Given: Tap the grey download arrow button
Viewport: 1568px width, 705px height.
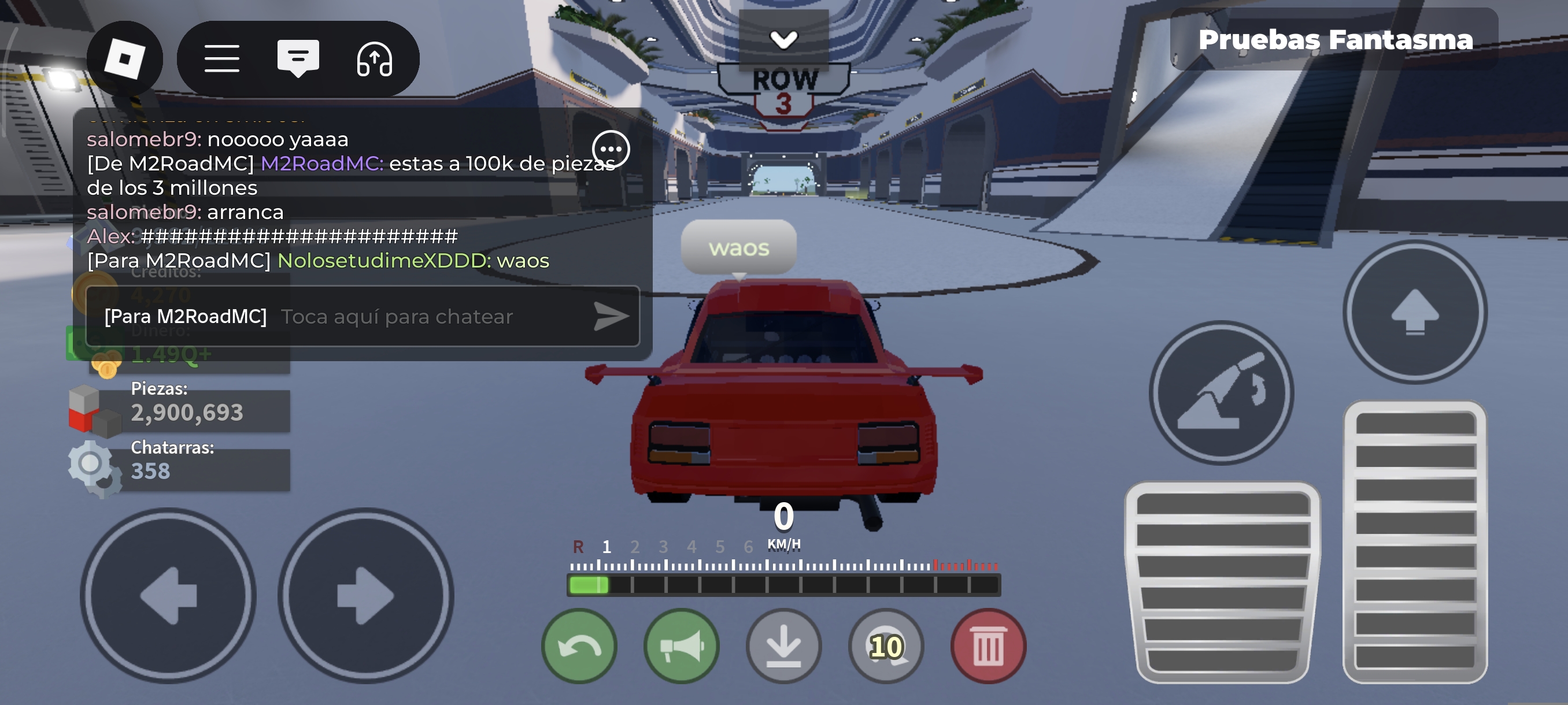Looking at the screenshot, I should tap(783, 646).
